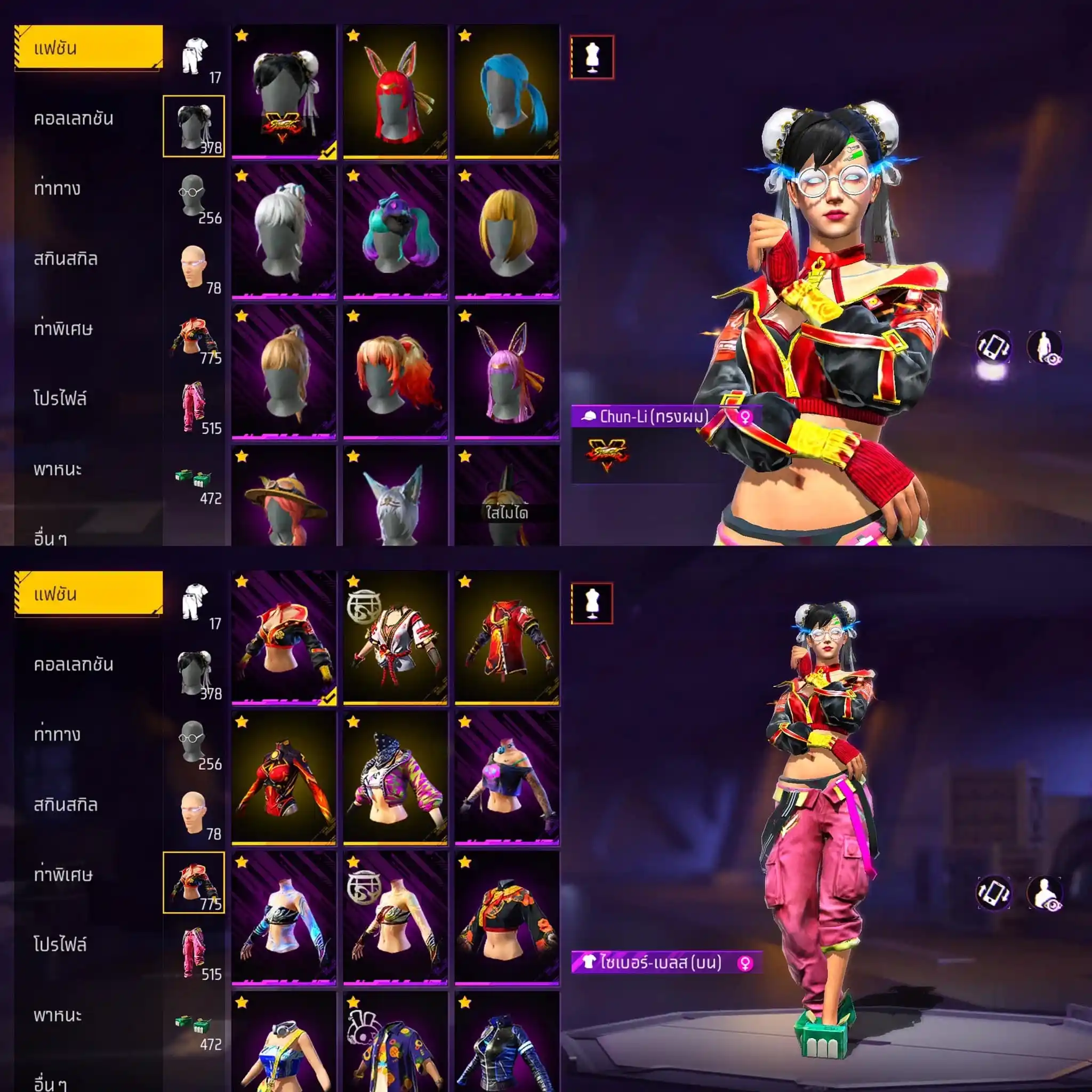Screen dimensions: 1092x1092
Task: Select the equipped Chun-Li bun hairstyle tile
Action: click(283, 92)
